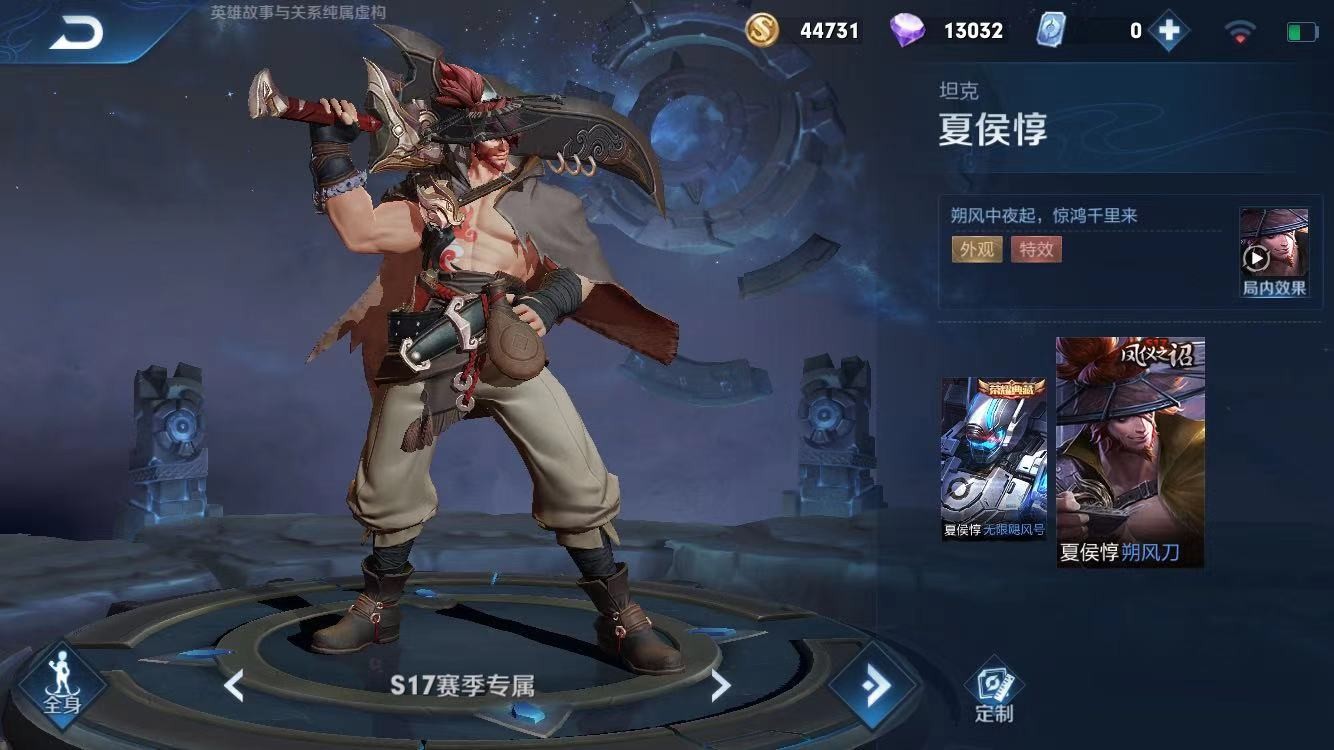Play the 局内效果 in-game effect preview
This screenshot has height=750, width=1334.
(x=1273, y=252)
